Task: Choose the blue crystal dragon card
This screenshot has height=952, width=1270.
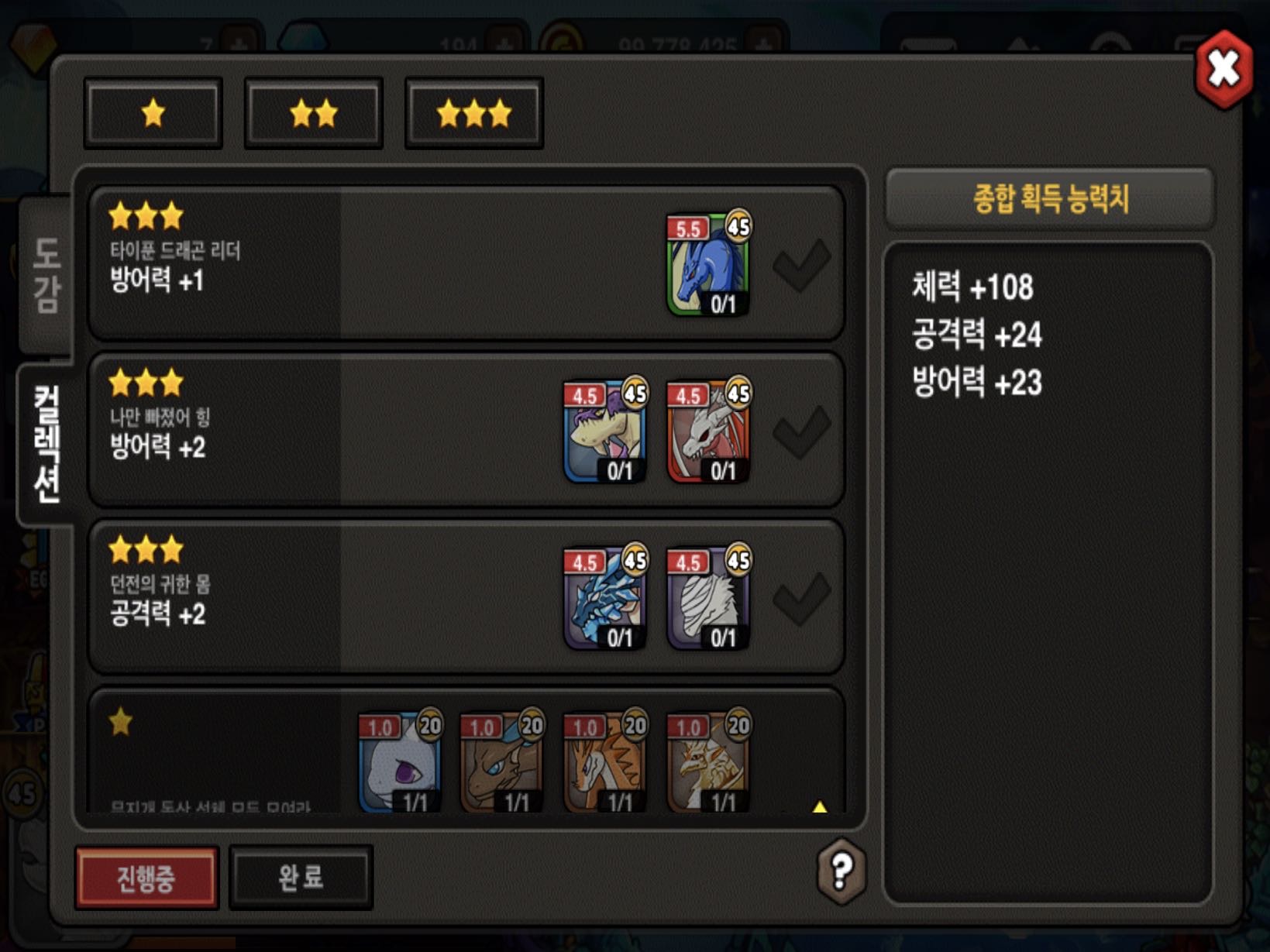Action: (605, 598)
